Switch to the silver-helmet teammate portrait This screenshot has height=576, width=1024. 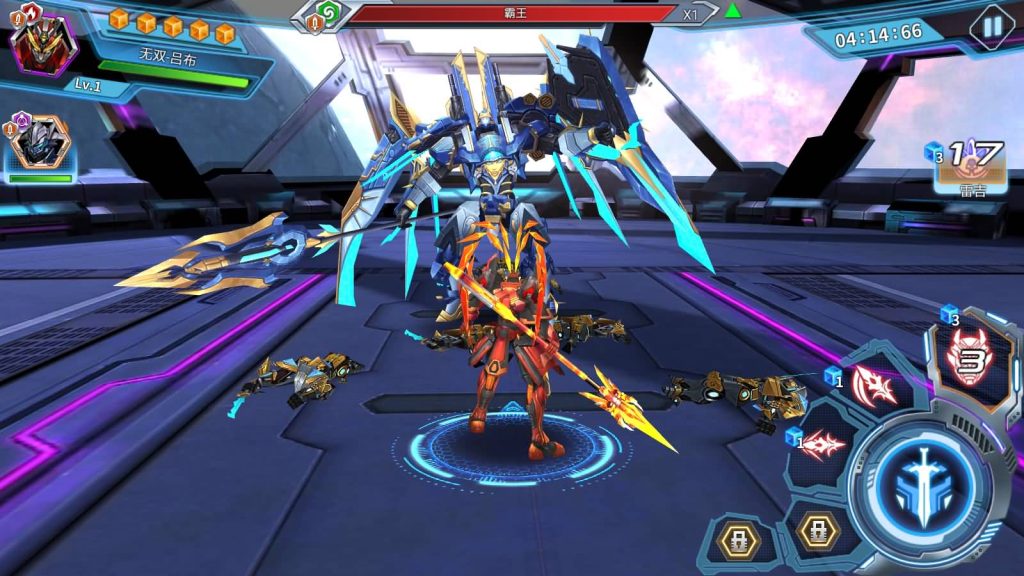[39, 142]
